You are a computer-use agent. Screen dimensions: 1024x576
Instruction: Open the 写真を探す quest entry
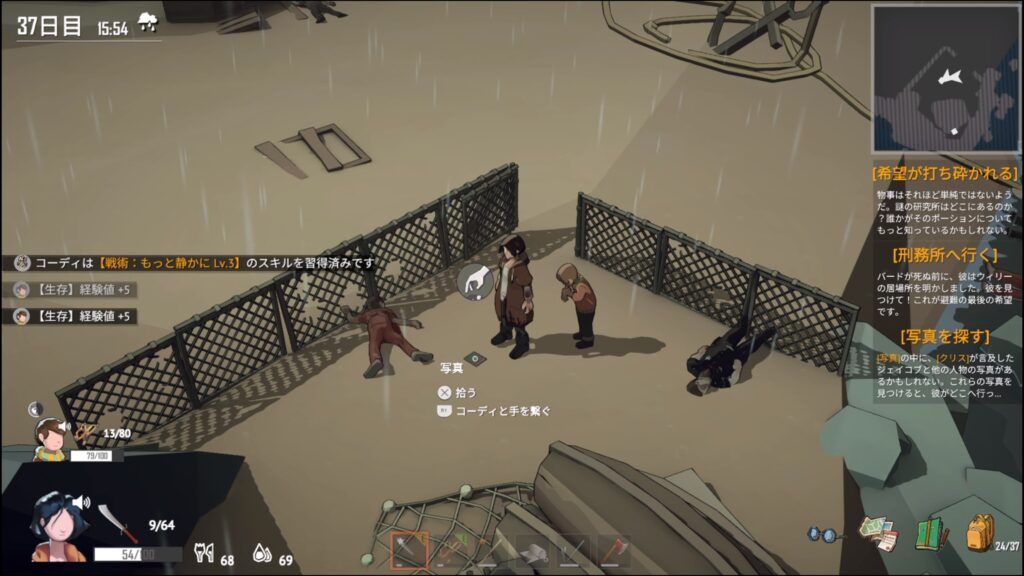click(x=945, y=336)
